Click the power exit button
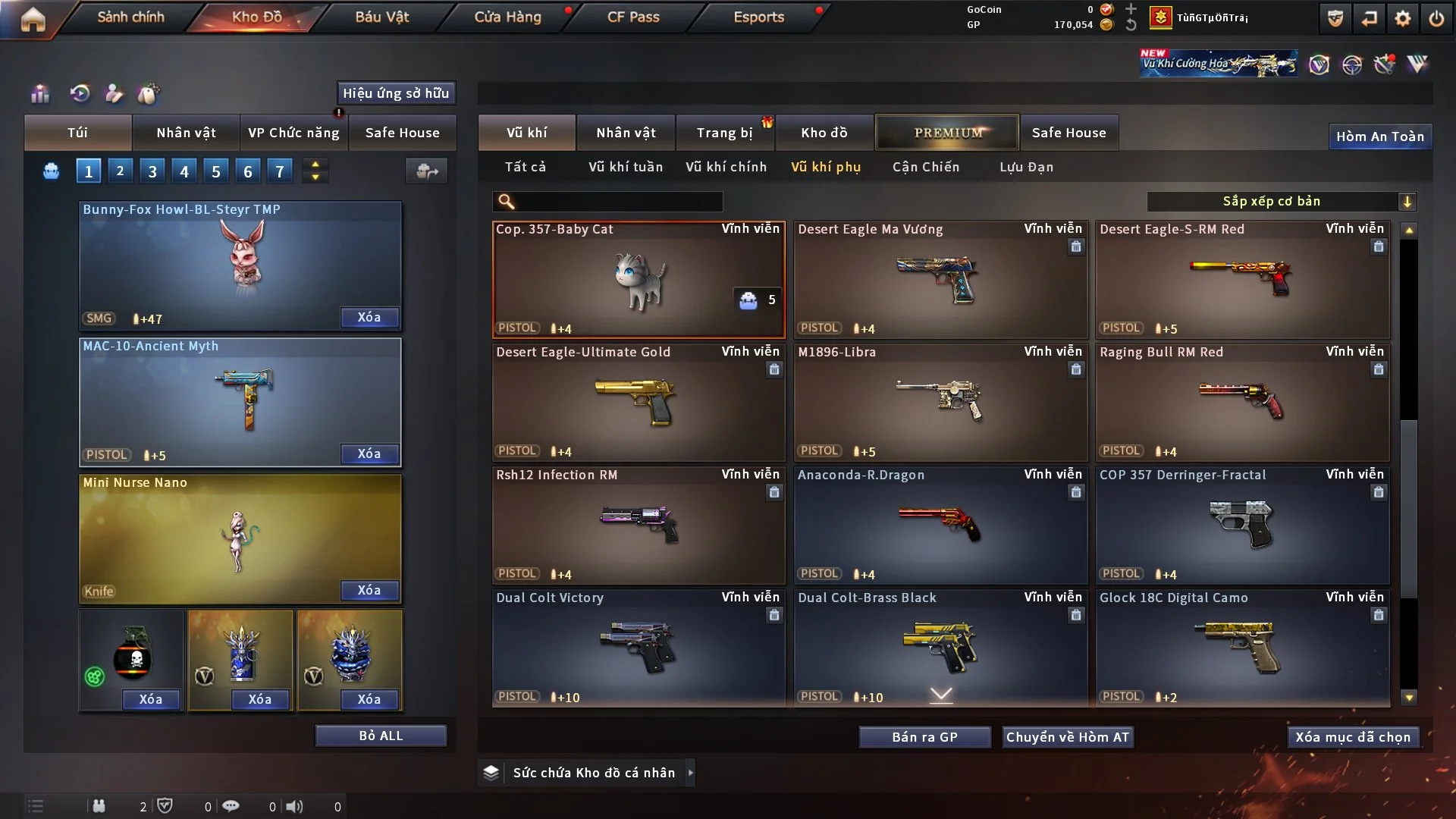The width and height of the screenshot is (1456, 819). 1436,18
